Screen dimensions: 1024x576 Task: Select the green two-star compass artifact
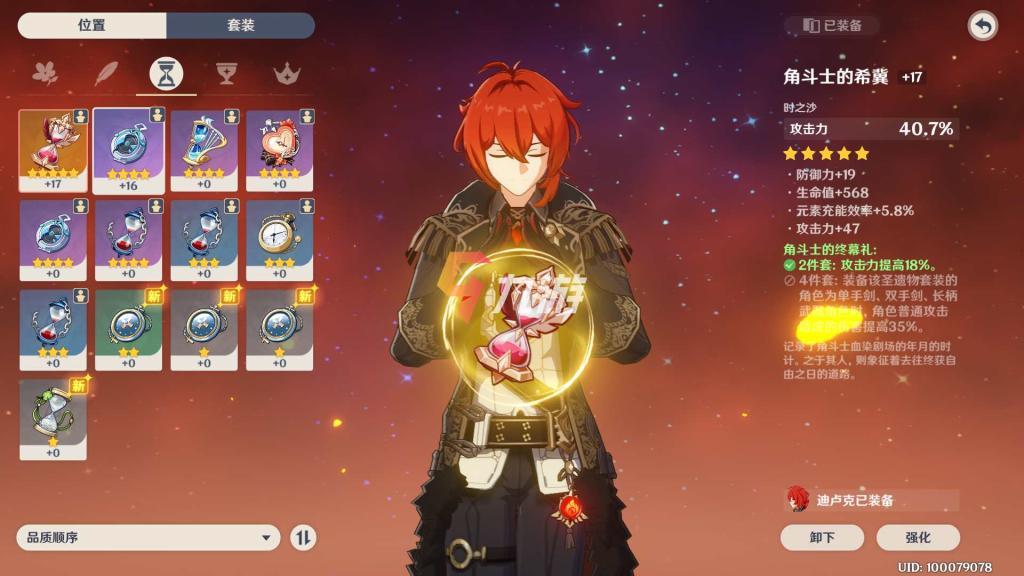pyautogui.click(x=129, y=329)
